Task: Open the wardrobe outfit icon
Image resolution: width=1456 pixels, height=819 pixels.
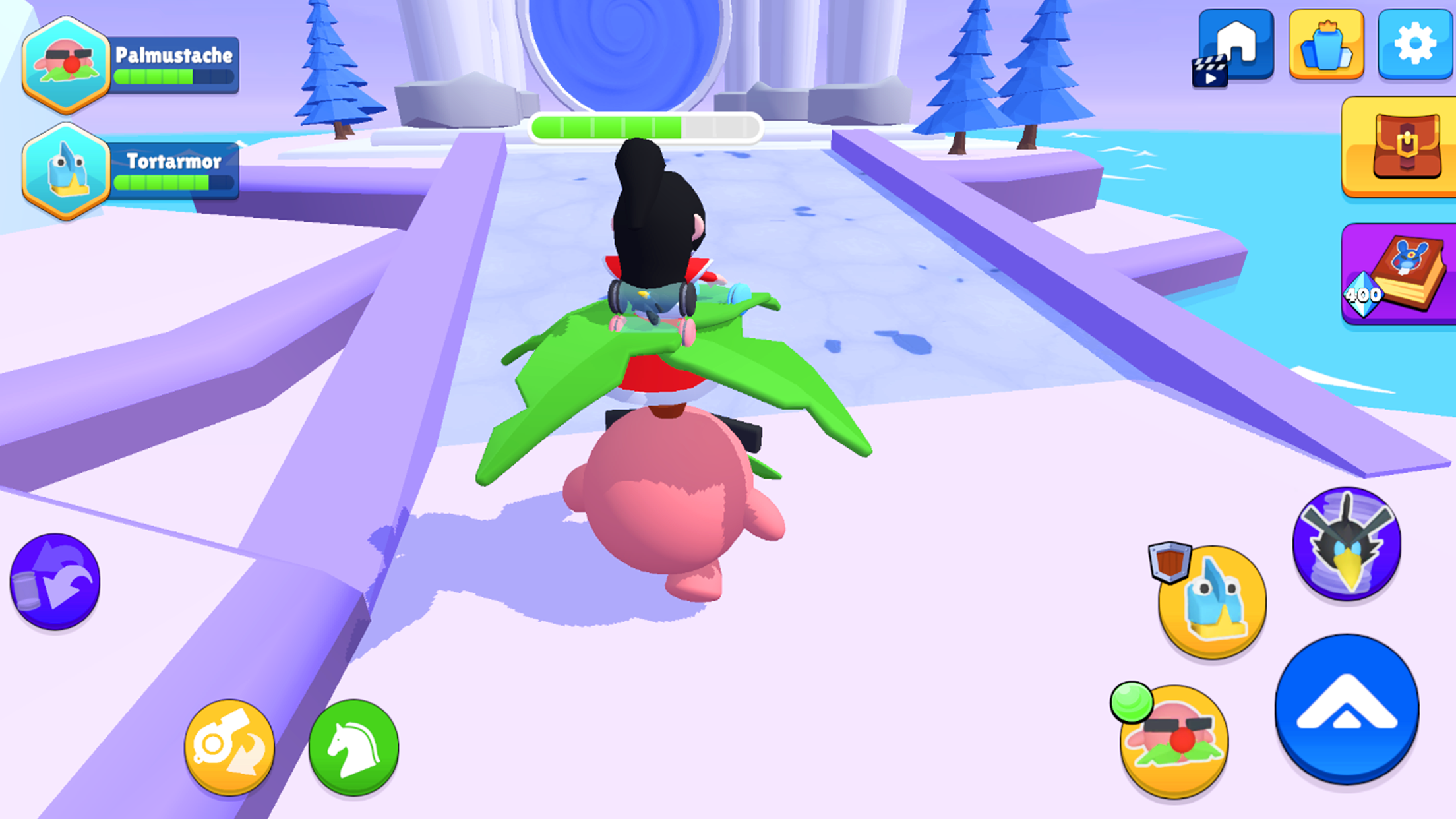Action: pos(1325,46)
